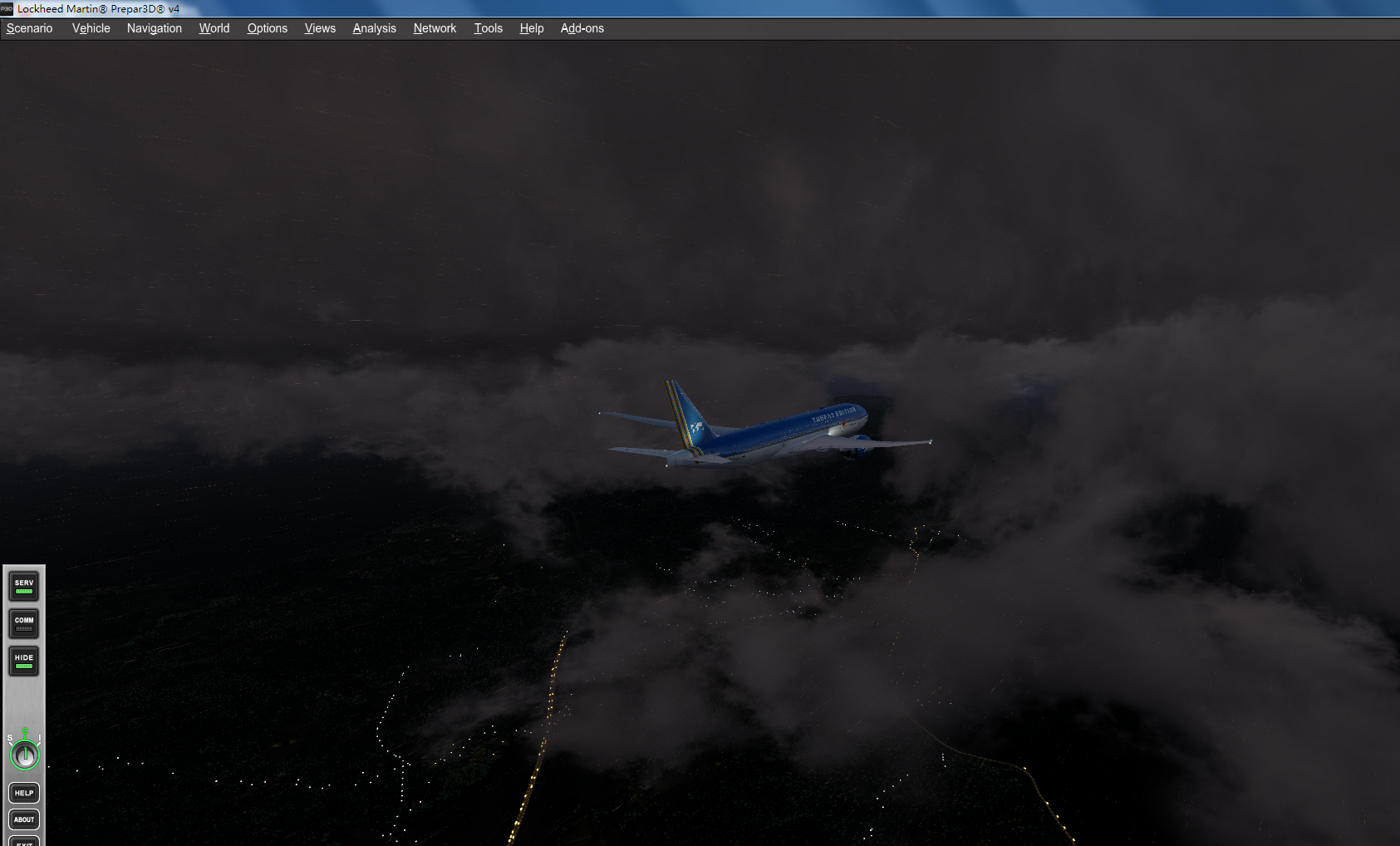Open the Views menu

pos(319,27)
